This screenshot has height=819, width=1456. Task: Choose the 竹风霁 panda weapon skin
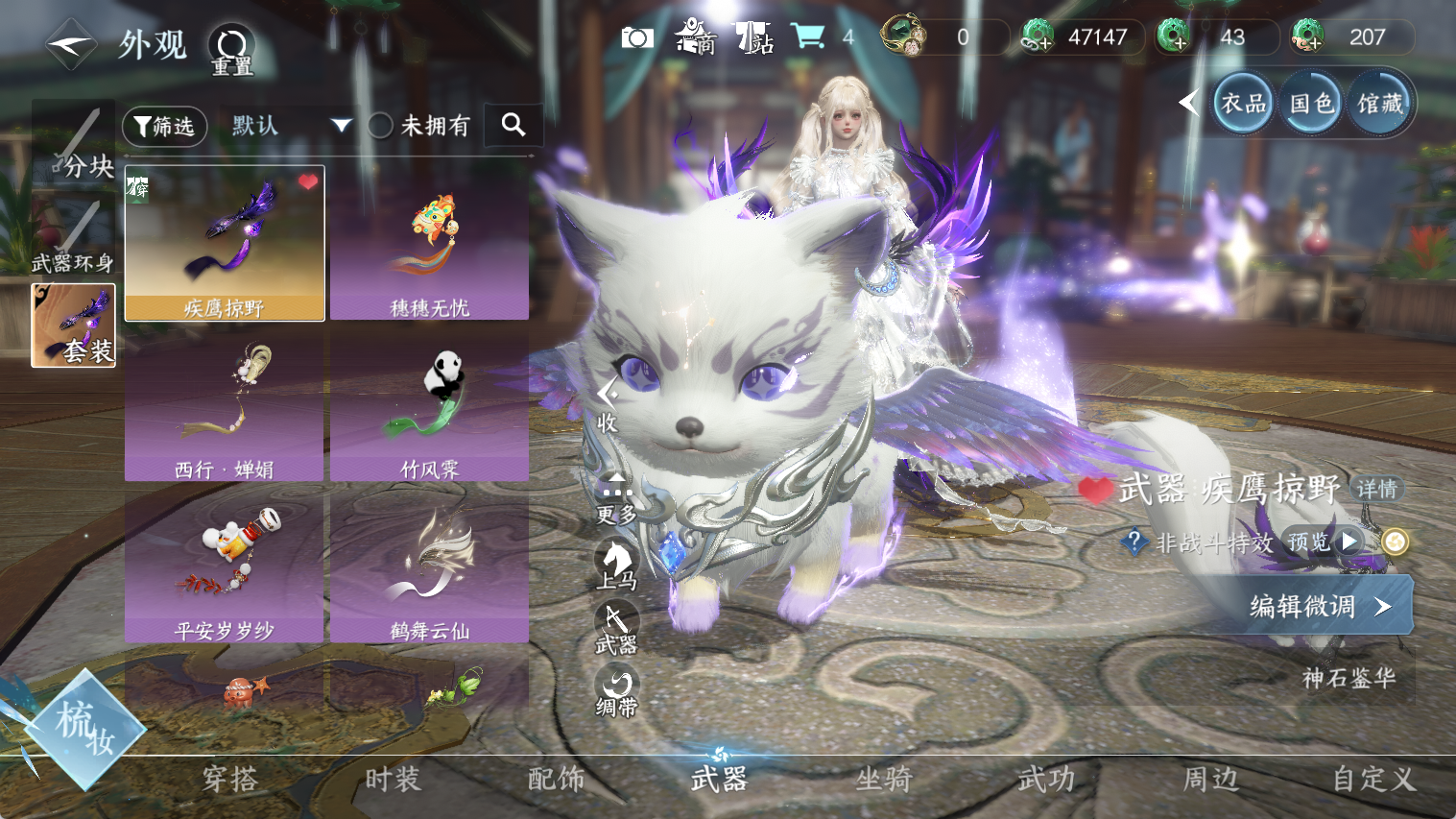[429, 405]
